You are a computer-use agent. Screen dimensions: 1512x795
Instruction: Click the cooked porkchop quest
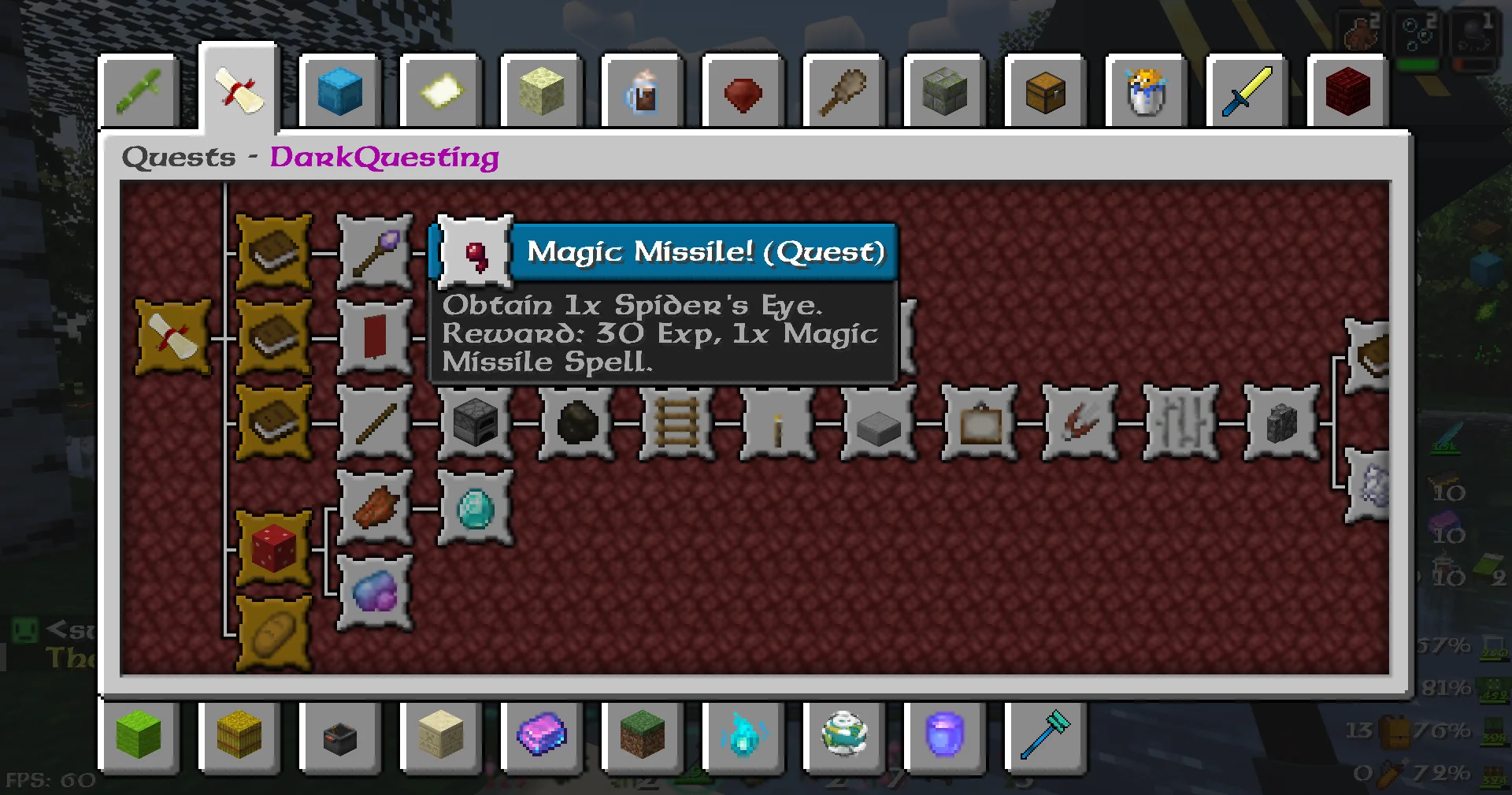(x=374, y=509)
